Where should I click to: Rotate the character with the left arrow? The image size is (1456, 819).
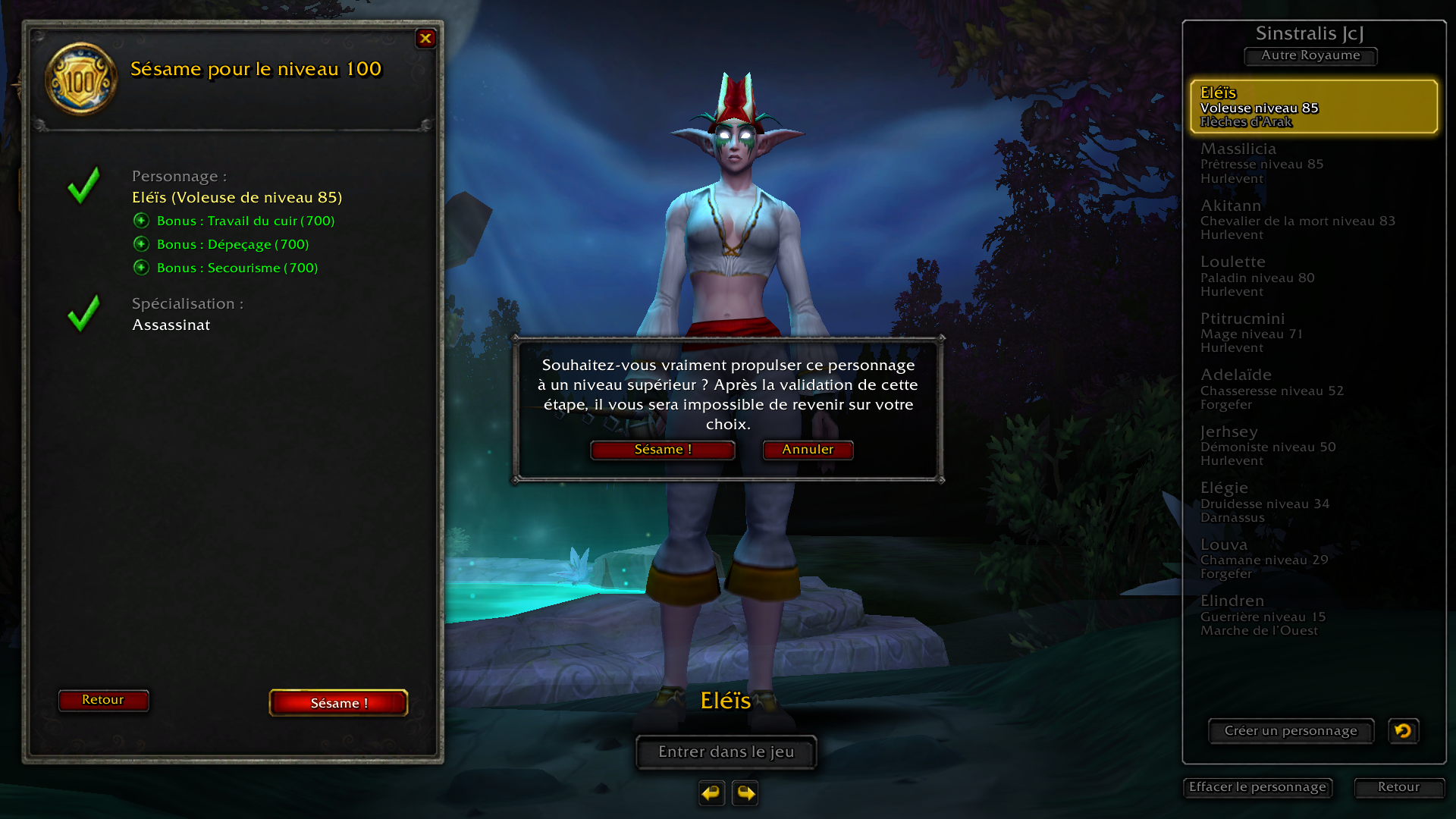[x=711, y=793]
